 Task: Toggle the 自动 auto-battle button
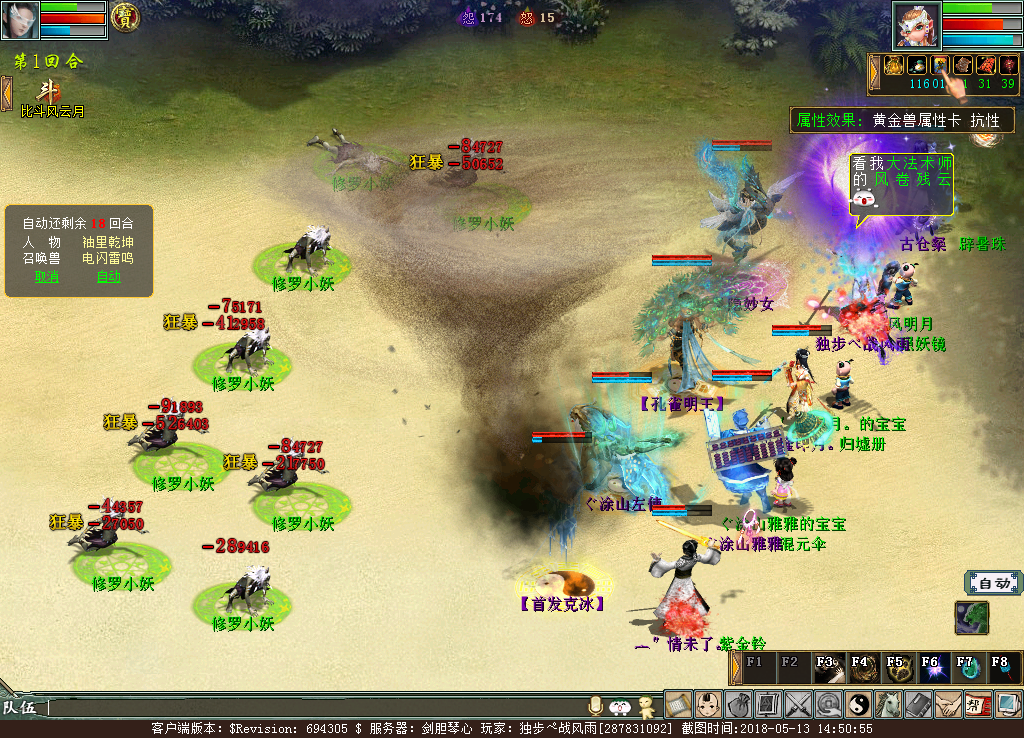pyautogui.click(x=992, y=583)
